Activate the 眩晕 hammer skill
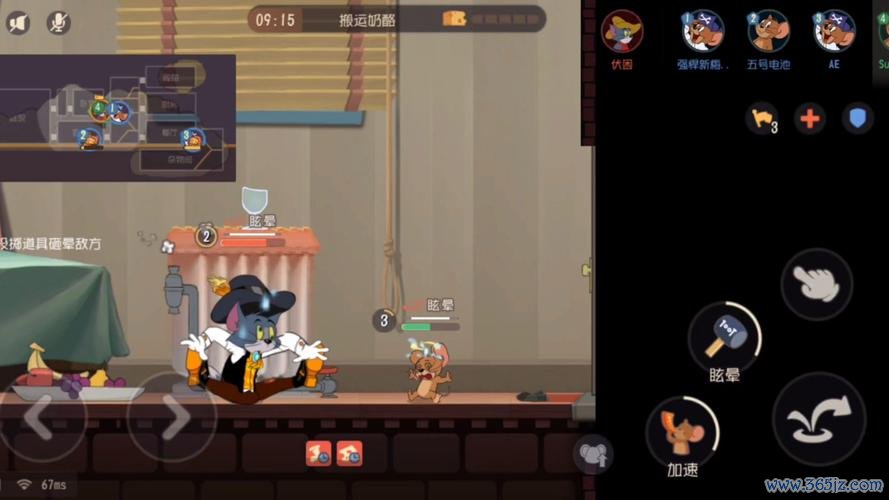889x500 pixels. click(x=724, y=337)
